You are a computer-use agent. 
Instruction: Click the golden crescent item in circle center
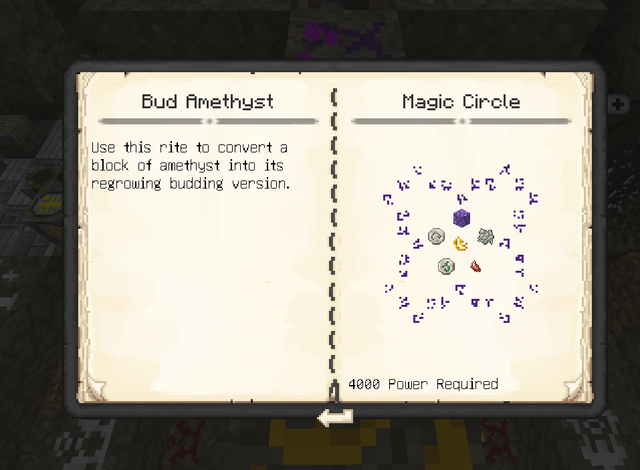tap(461, 243)
